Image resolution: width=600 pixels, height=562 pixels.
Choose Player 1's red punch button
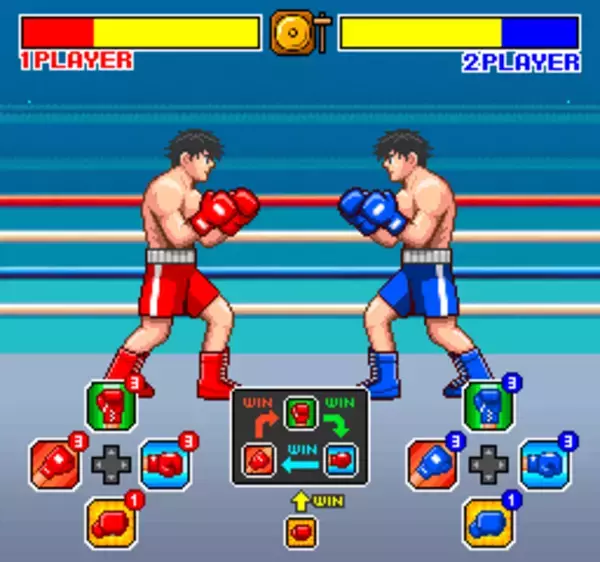pyautogui.click(x=56, y=464)
